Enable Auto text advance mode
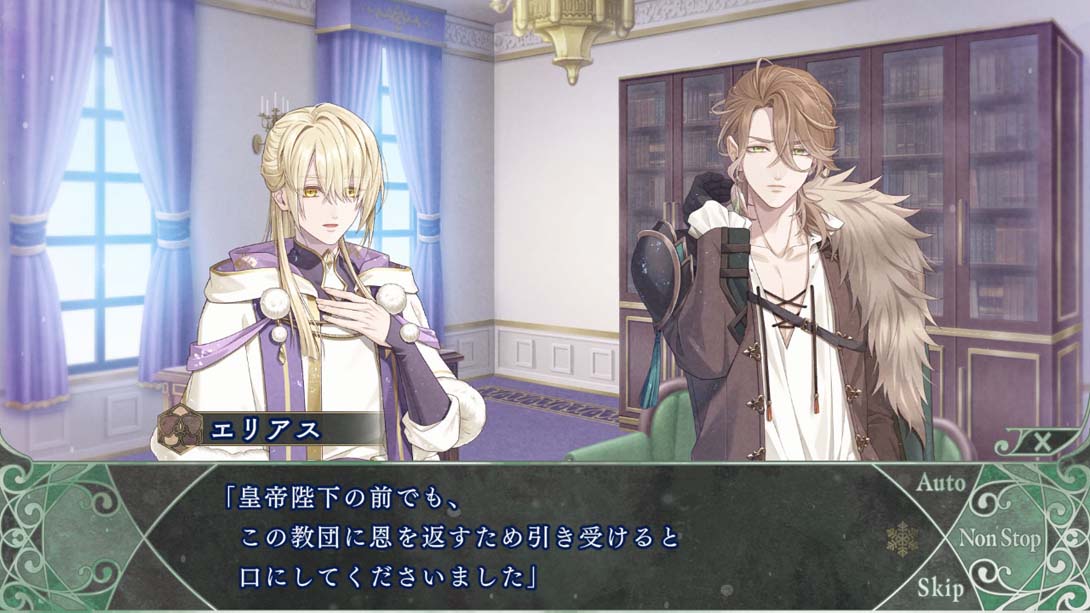 941,483
